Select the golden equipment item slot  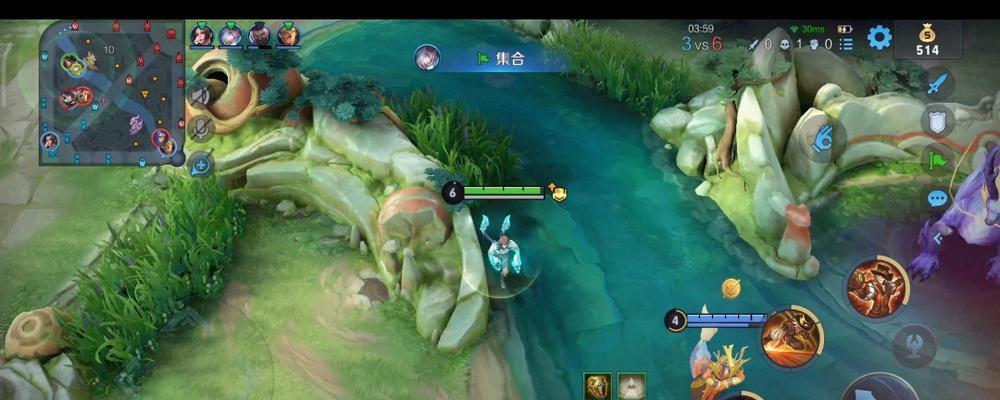pos(598,386)
